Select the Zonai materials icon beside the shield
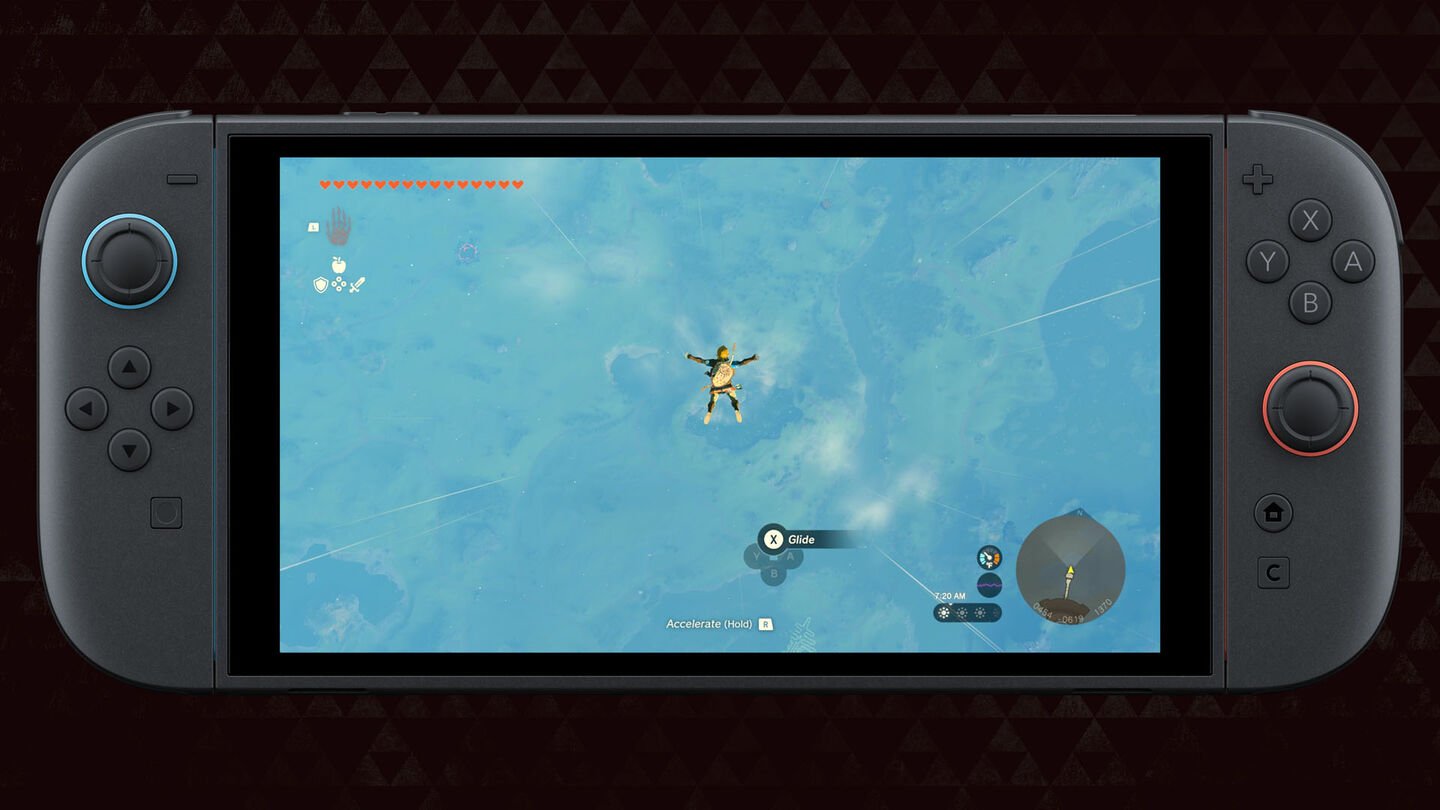Screen dimensions: 1440x810 point(339,284)
